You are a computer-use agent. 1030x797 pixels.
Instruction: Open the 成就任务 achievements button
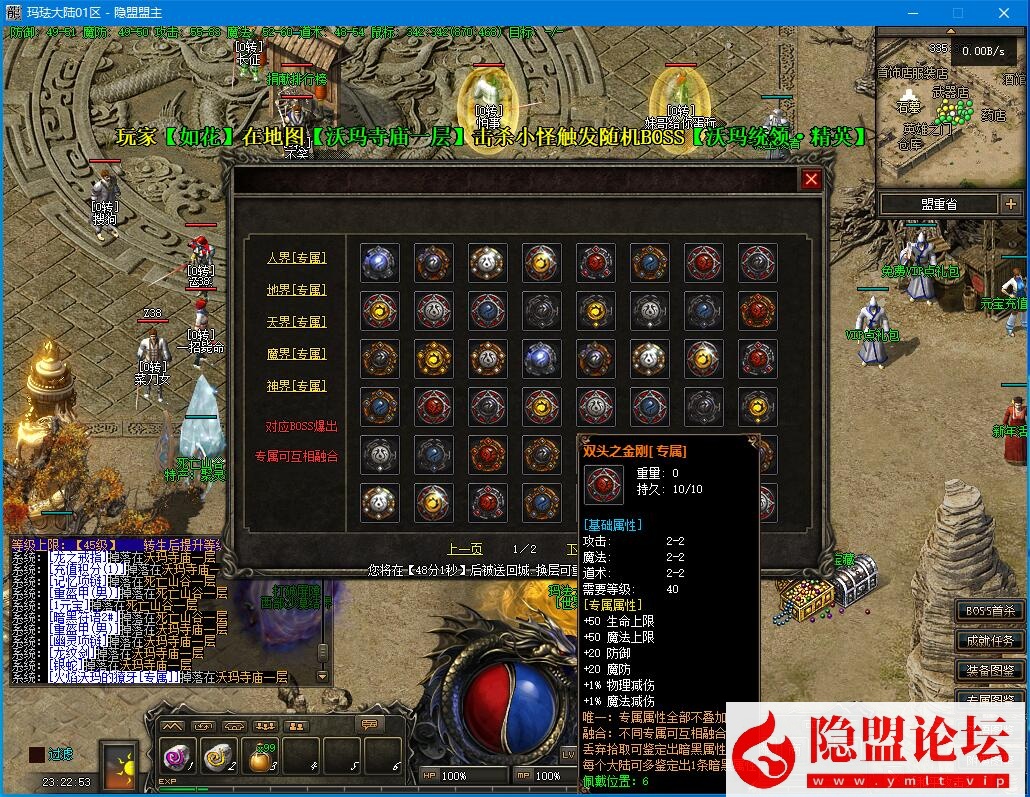(x=989, y=640)
